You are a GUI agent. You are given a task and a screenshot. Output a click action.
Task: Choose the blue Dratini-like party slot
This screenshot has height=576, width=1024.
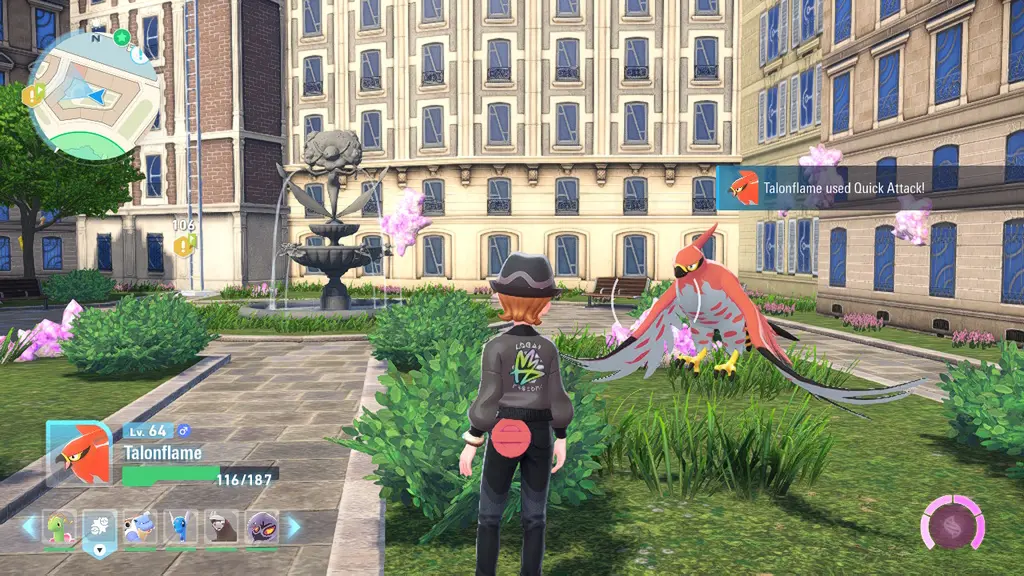coord(180,525)
